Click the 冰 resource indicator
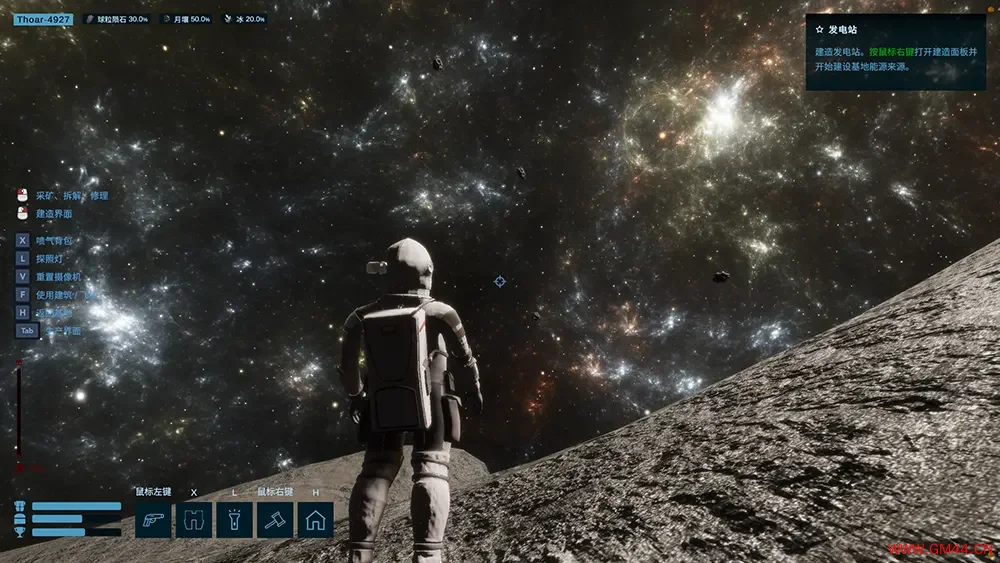 [x=244, y=19]
